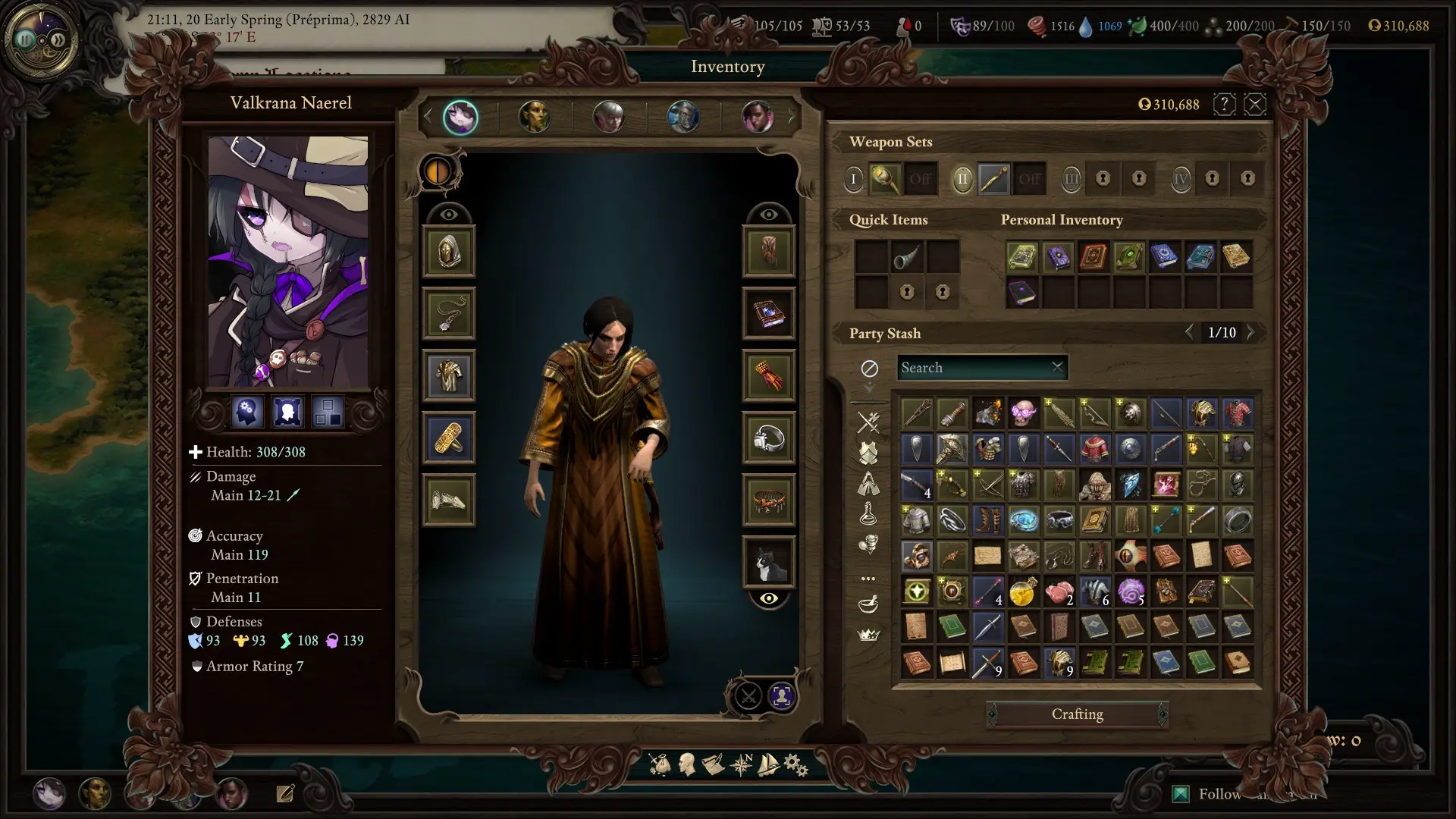The image size is (1456, 819).
Task: Open the character sheet from the bottom toolbar
Action: click(686, 765)
